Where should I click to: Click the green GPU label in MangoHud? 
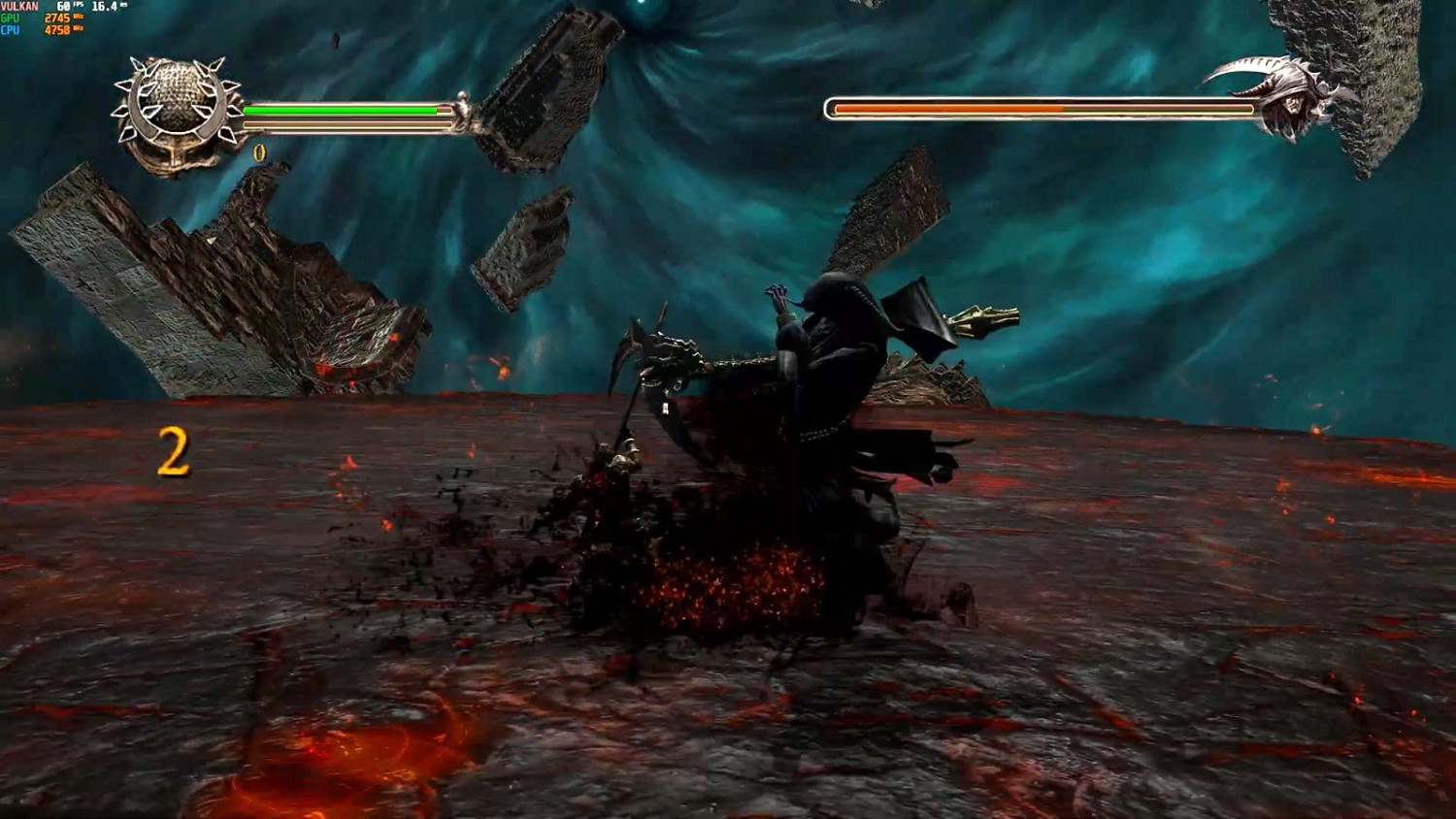coord(9,18)
